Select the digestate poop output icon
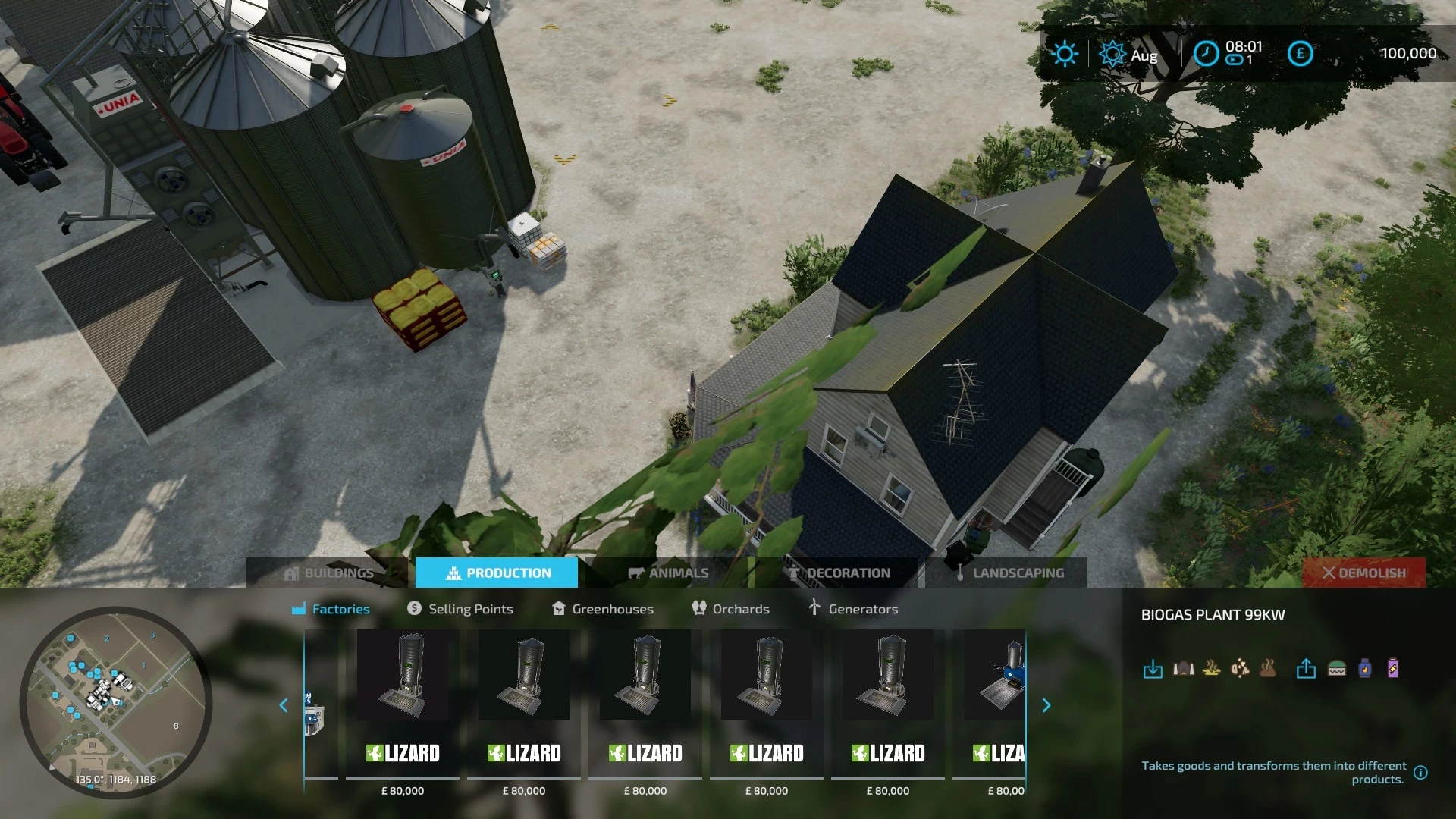1456x819 pixels. [1268, 669]
